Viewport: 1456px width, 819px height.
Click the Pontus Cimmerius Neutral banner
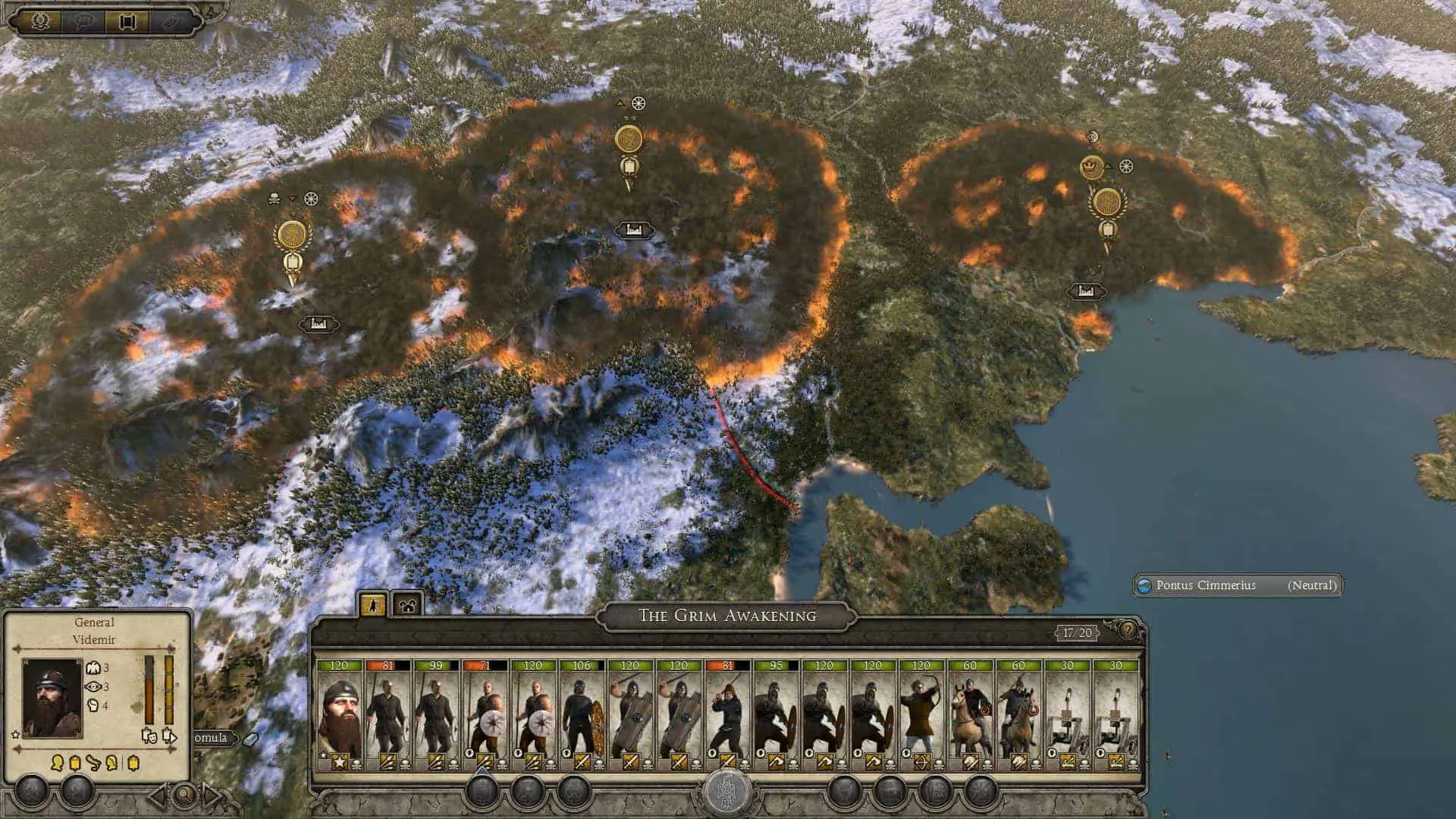point(1238,585)
